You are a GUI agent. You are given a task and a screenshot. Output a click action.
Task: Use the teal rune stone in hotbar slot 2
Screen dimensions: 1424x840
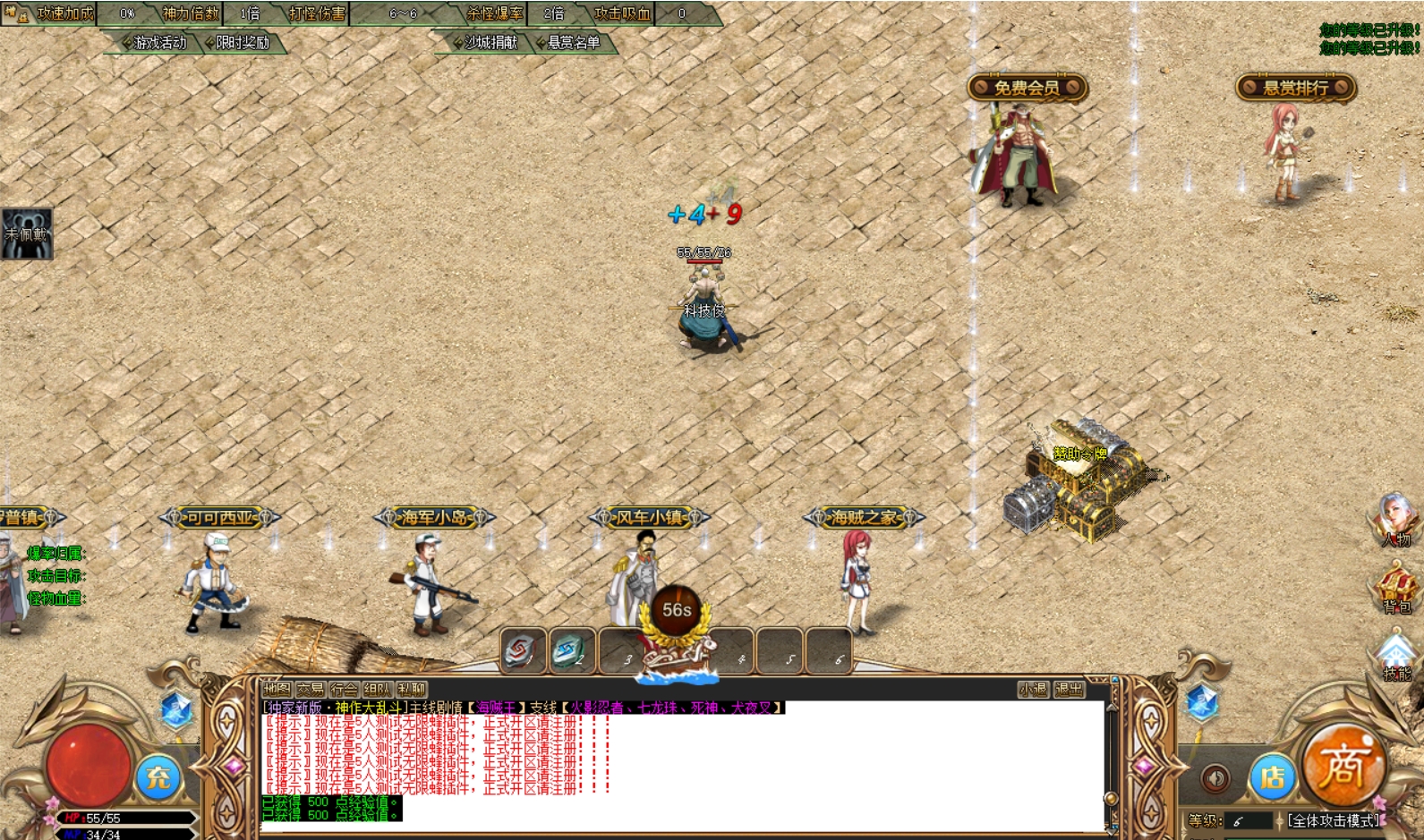click(x=569, y=650)
